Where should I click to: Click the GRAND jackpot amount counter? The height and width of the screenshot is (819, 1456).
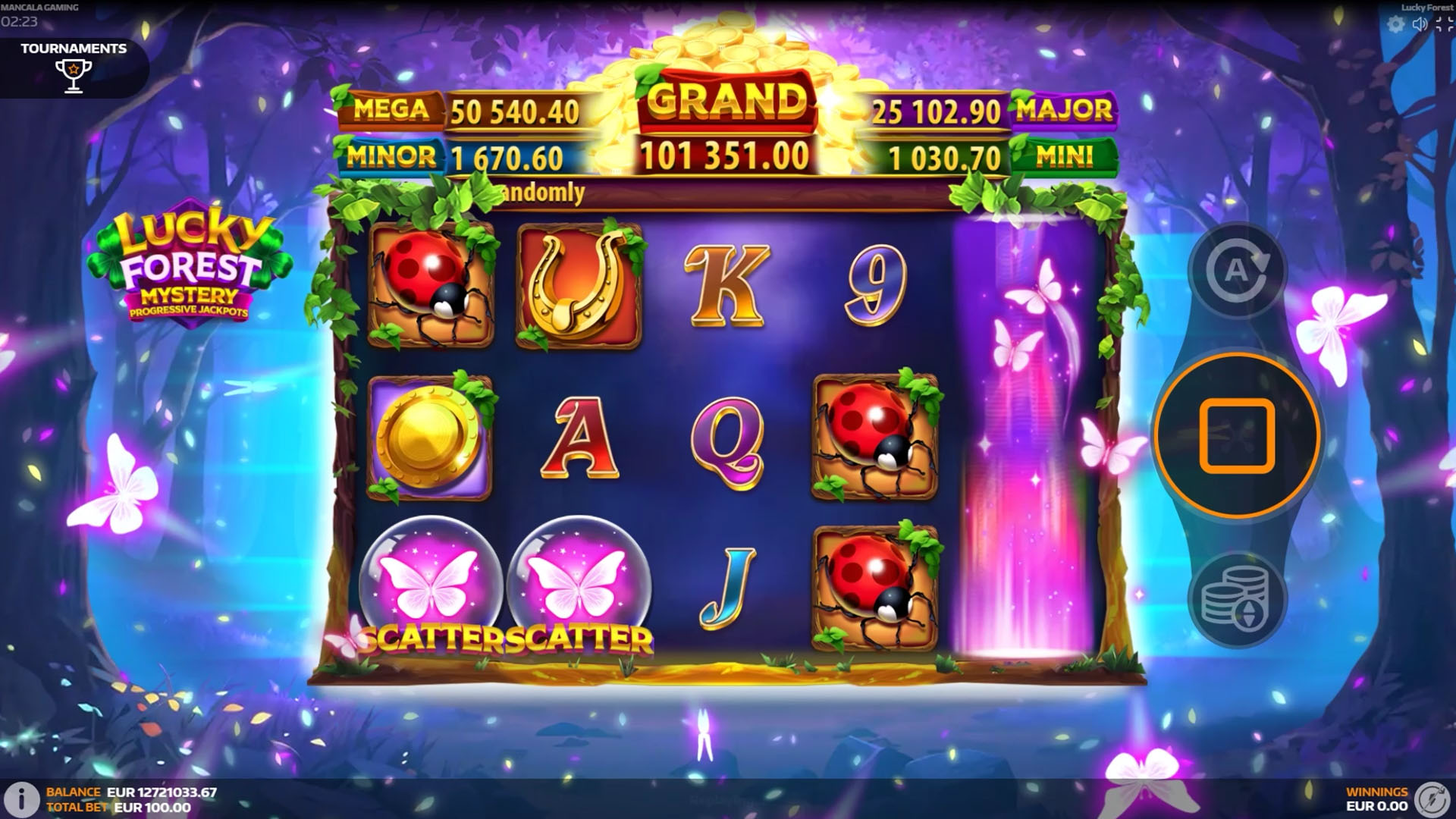click(726, 155)
